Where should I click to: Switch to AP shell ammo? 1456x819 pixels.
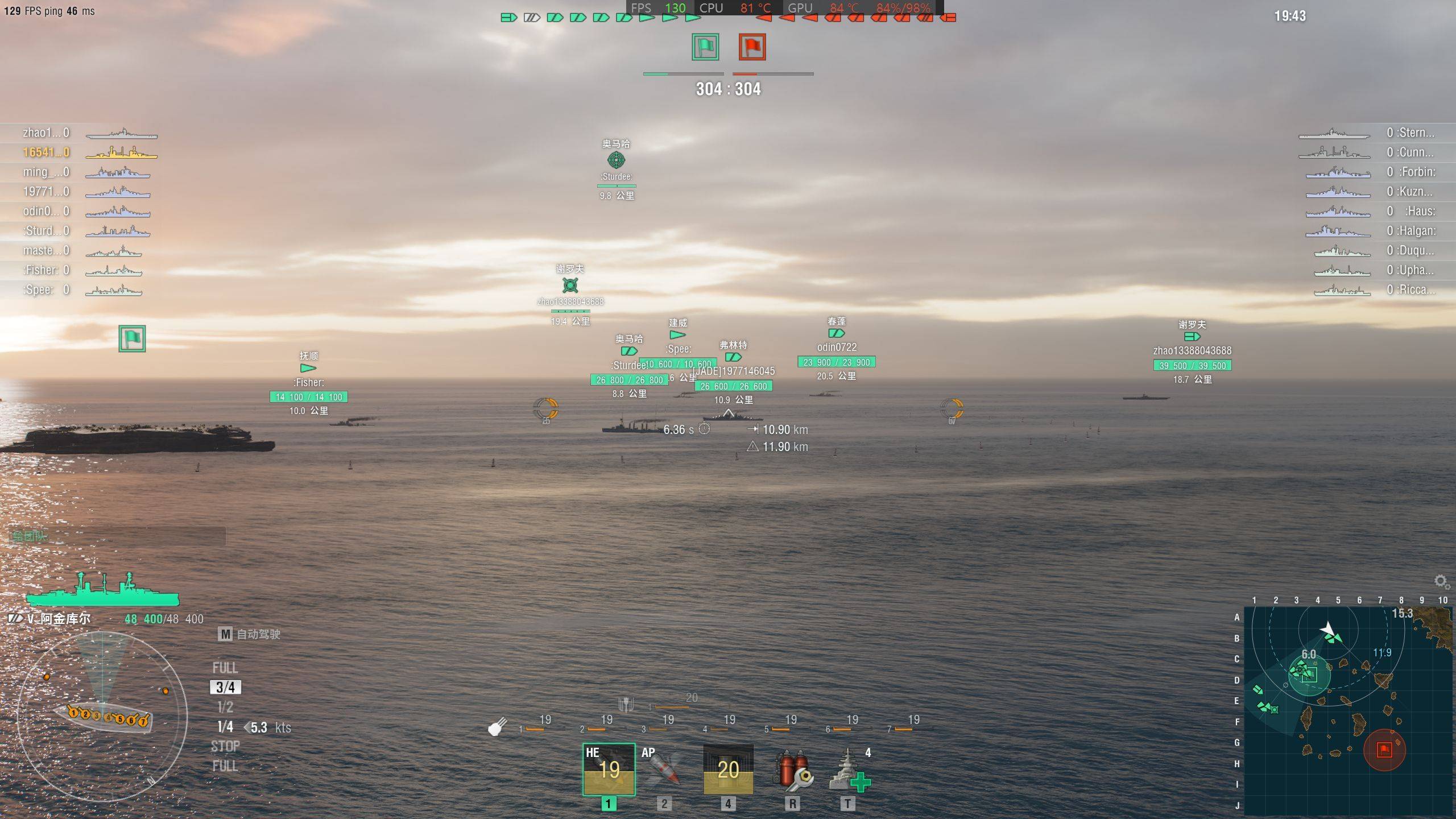click(x=663, y=769)
